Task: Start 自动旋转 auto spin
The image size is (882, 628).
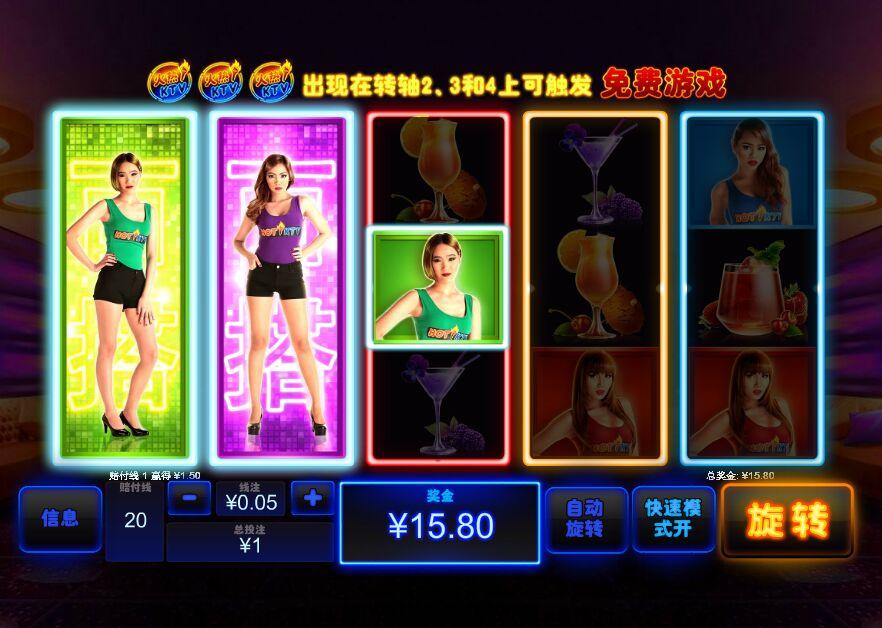Action: 586,519
